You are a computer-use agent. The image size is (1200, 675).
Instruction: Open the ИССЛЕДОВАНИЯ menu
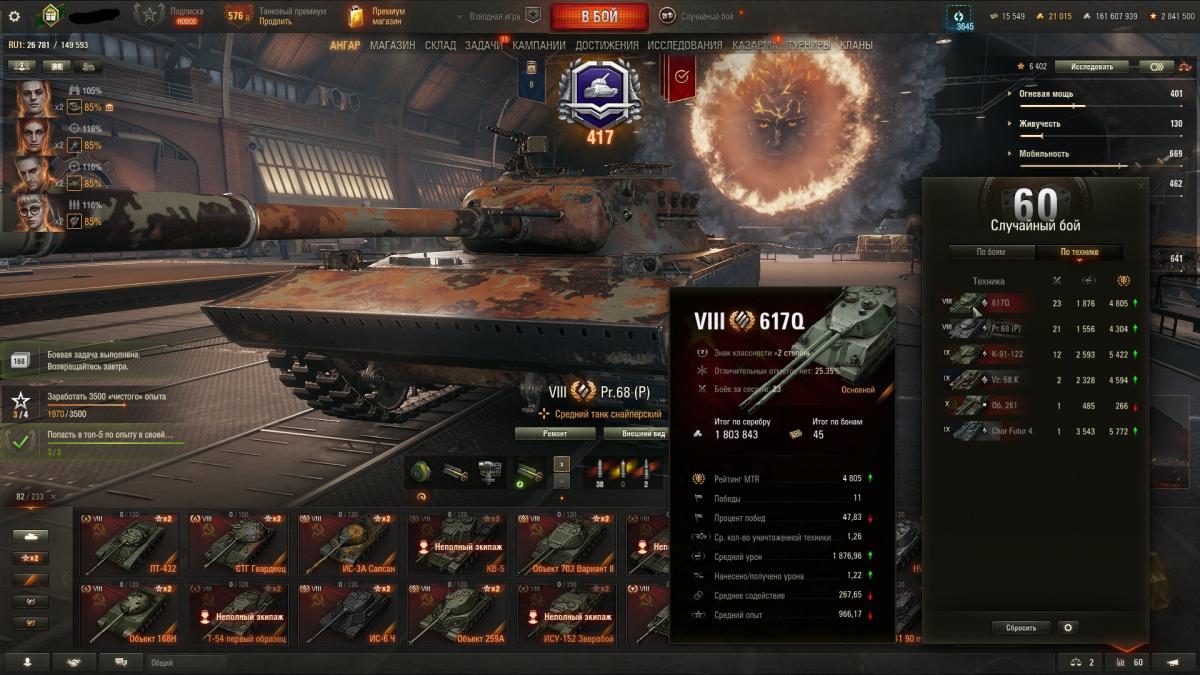pos(684,45)
